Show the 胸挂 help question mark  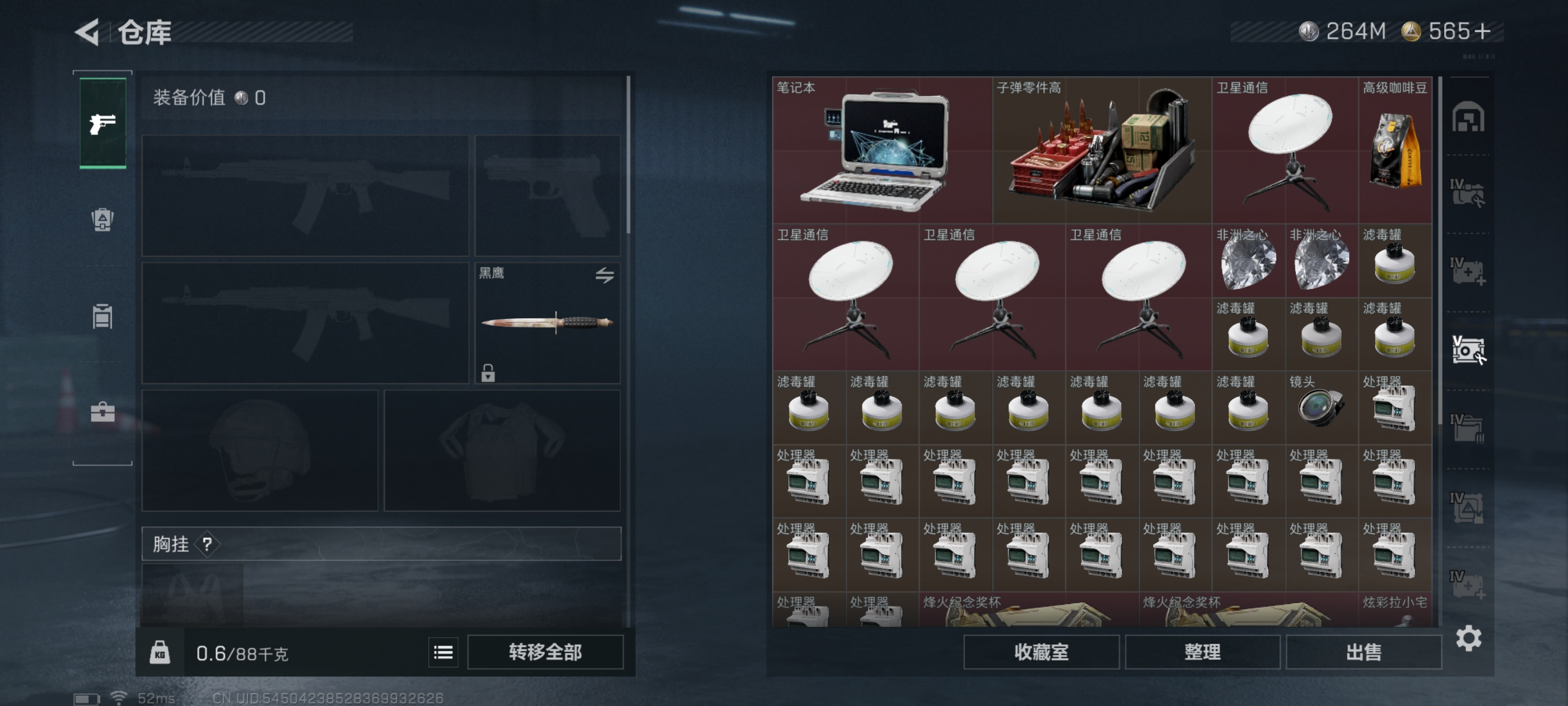click(x=208, y=544)
